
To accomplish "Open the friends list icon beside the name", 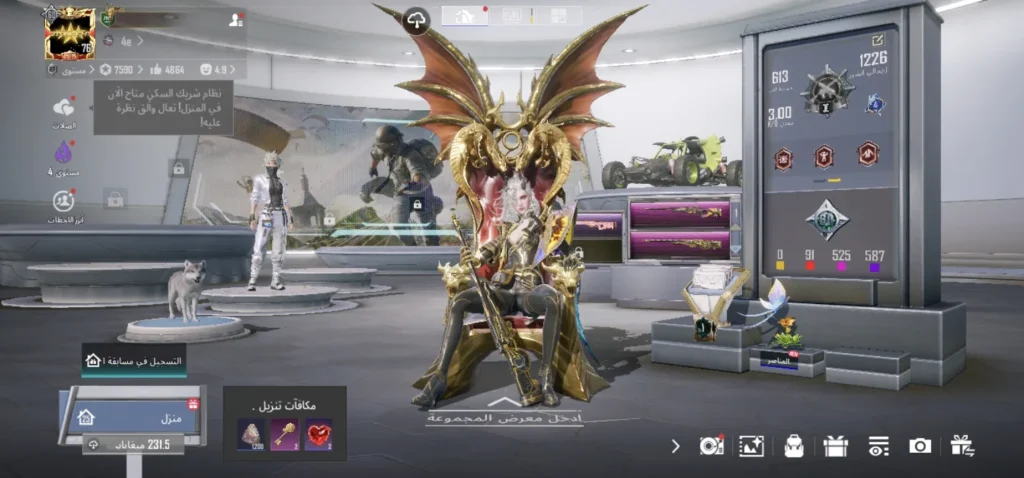I will (x=235, y=19).
